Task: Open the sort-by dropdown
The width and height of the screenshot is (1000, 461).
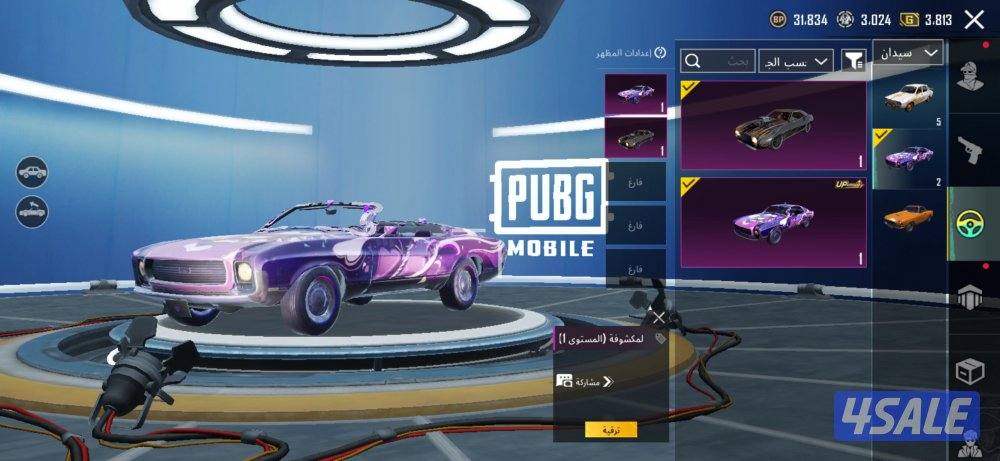Action: (x=795, y=61)
